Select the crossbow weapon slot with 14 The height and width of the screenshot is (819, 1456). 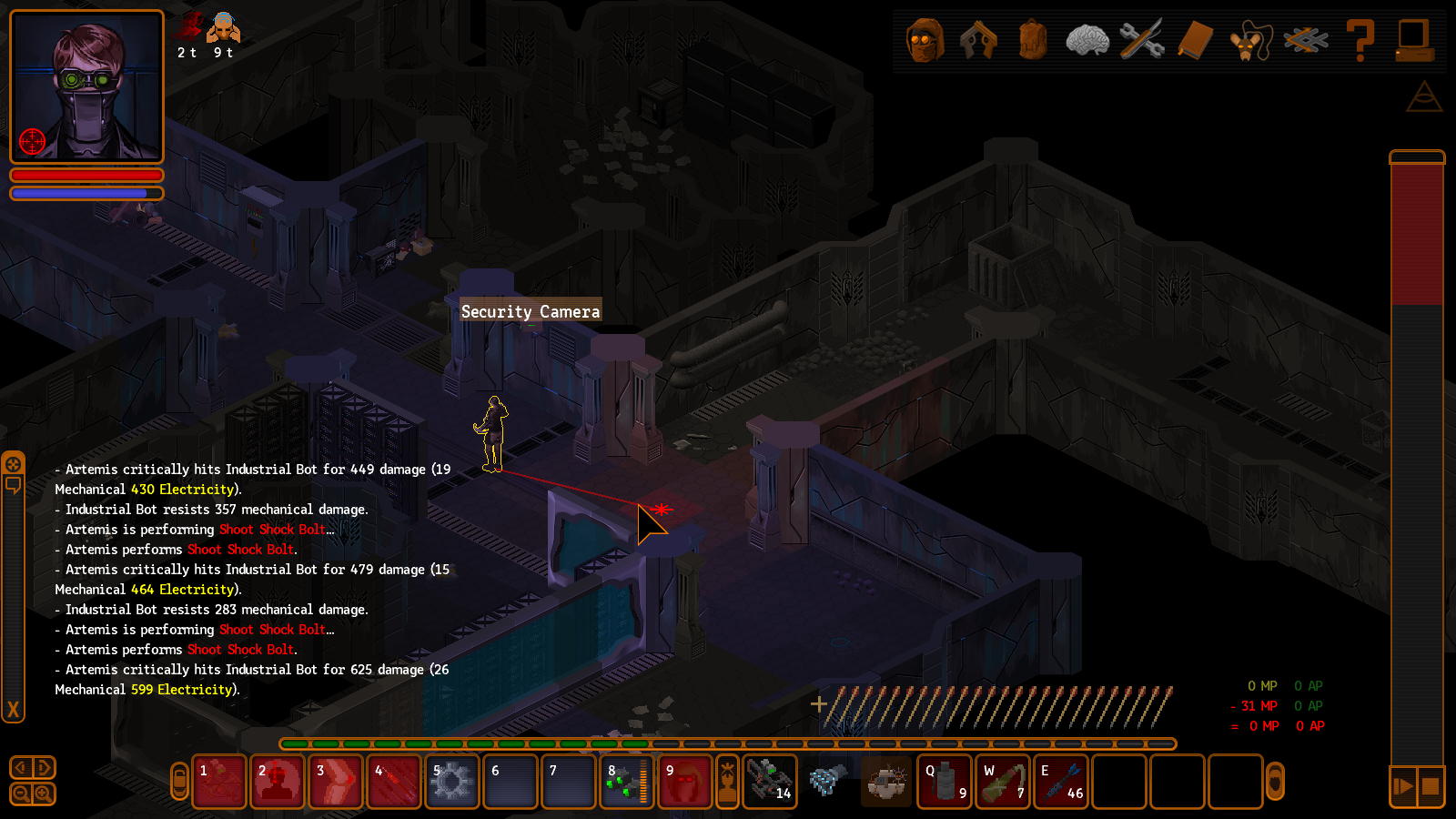(x=770, y=782)
